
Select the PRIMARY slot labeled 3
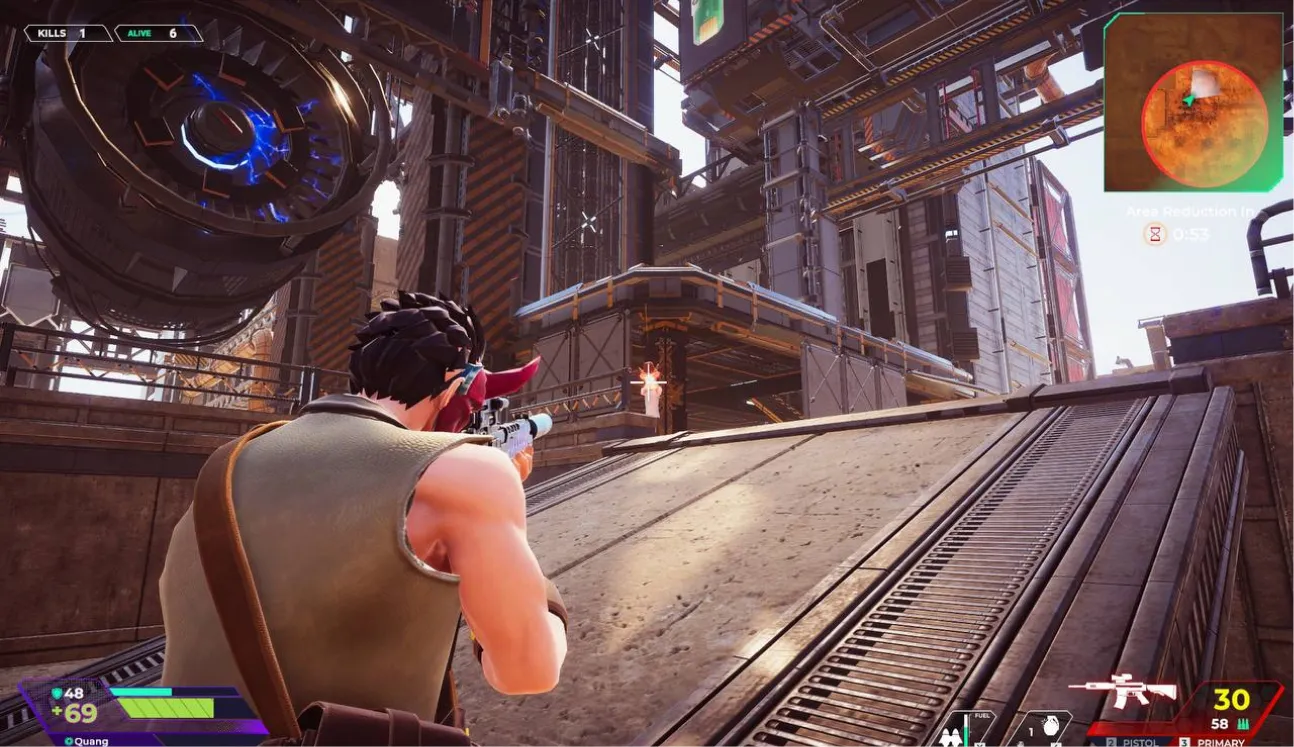[x=1185, y=742]
